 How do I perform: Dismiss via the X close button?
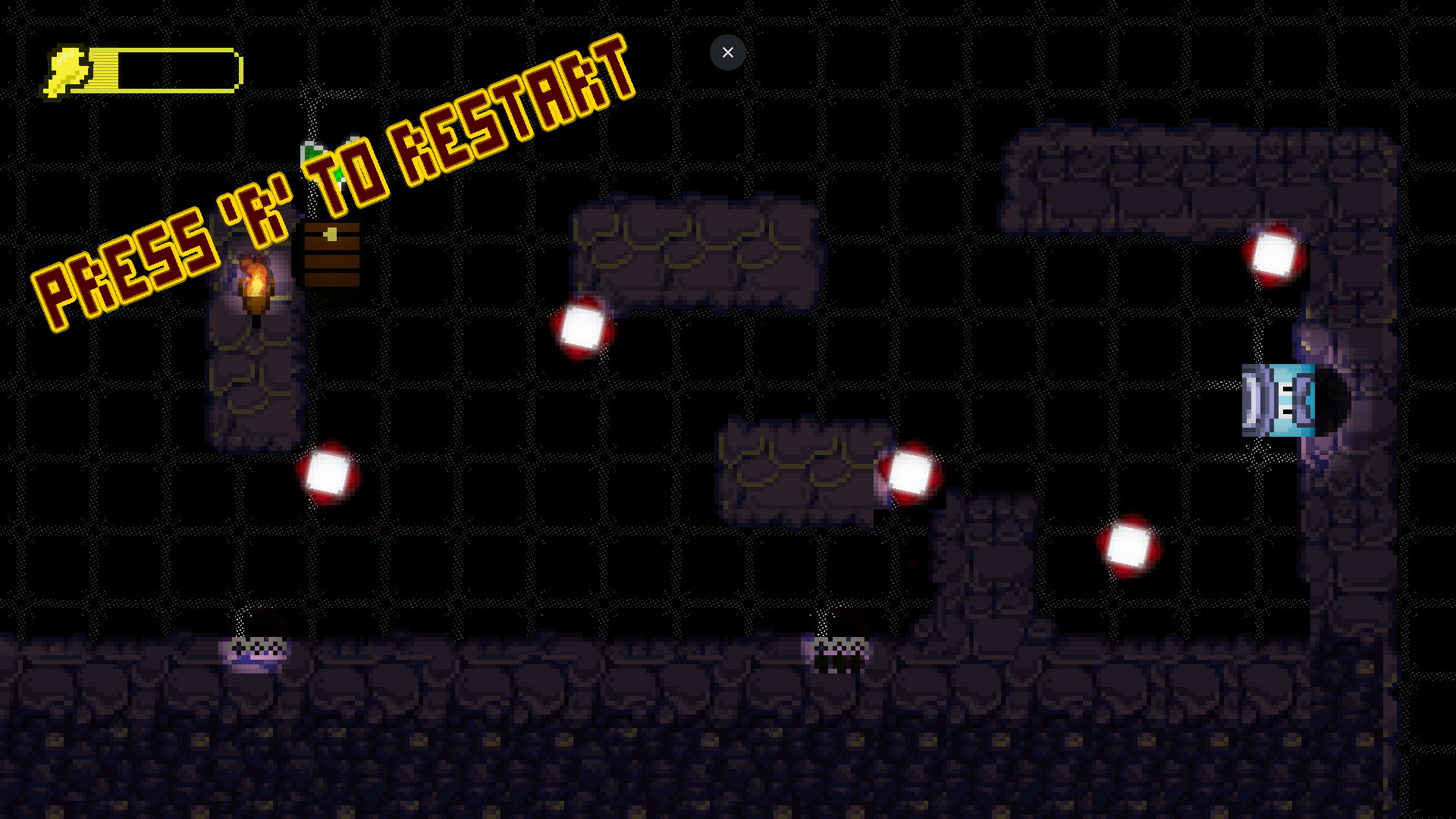[x=727, y=52]
